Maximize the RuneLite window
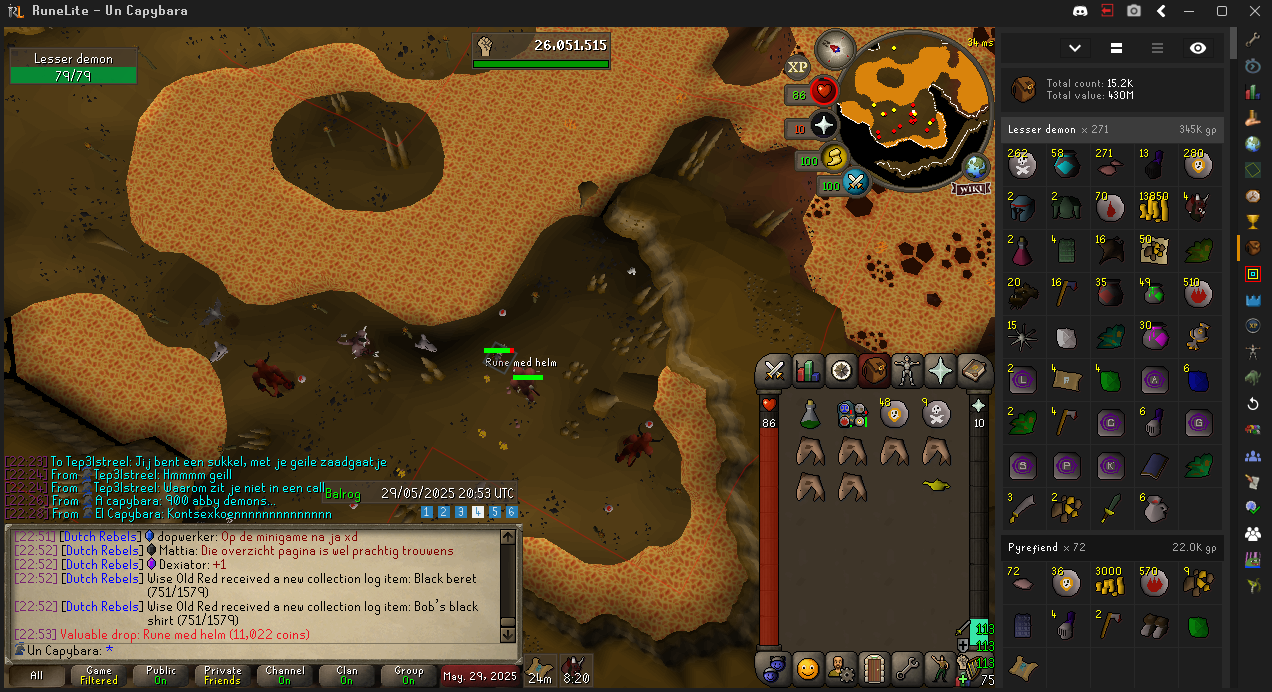Image resolution: width=1272 pixels, height=692 pixels. 1221,11
